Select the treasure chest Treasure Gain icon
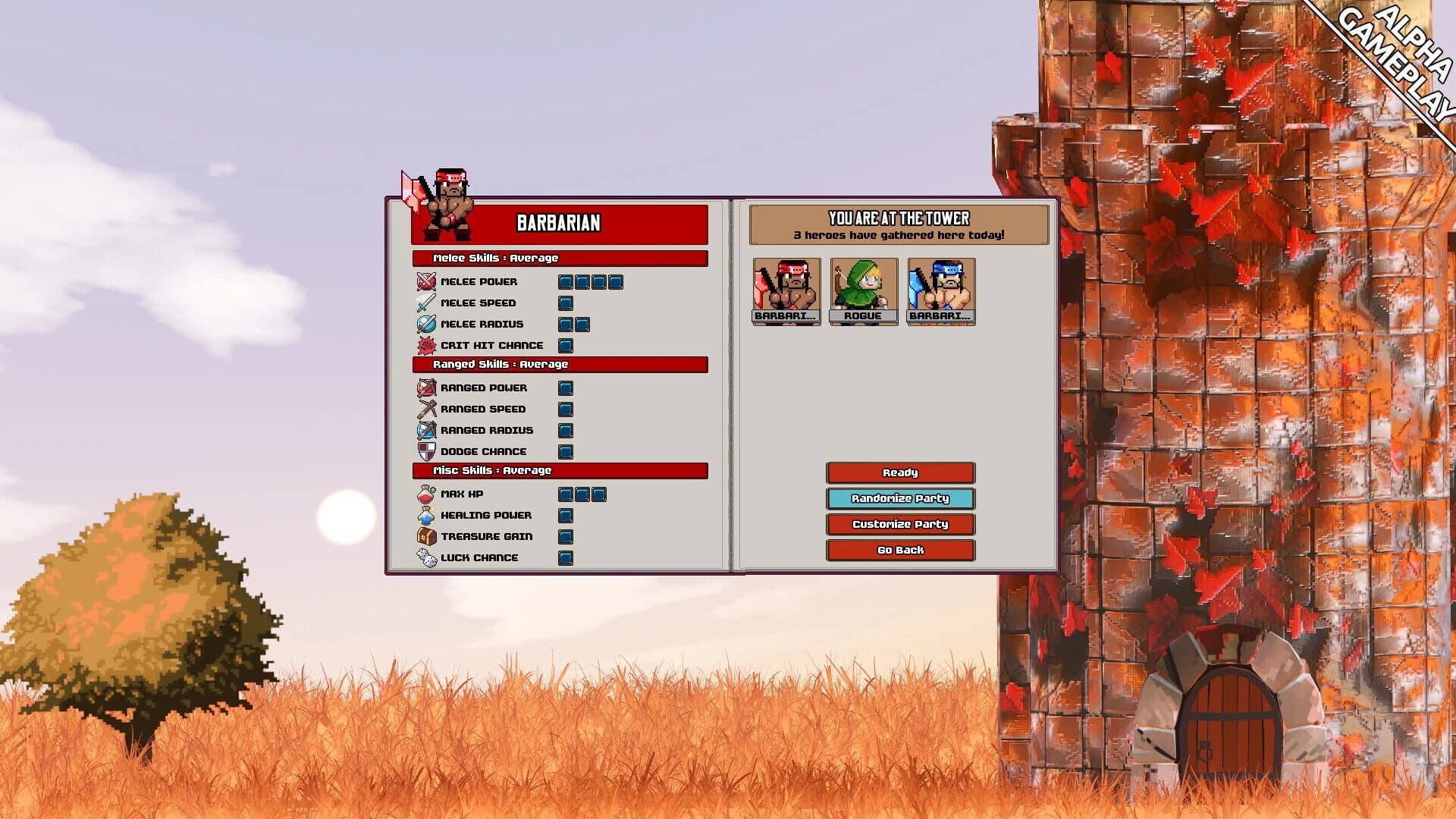The width and height of the screenshot is (1456, 819). coord(428,536)
